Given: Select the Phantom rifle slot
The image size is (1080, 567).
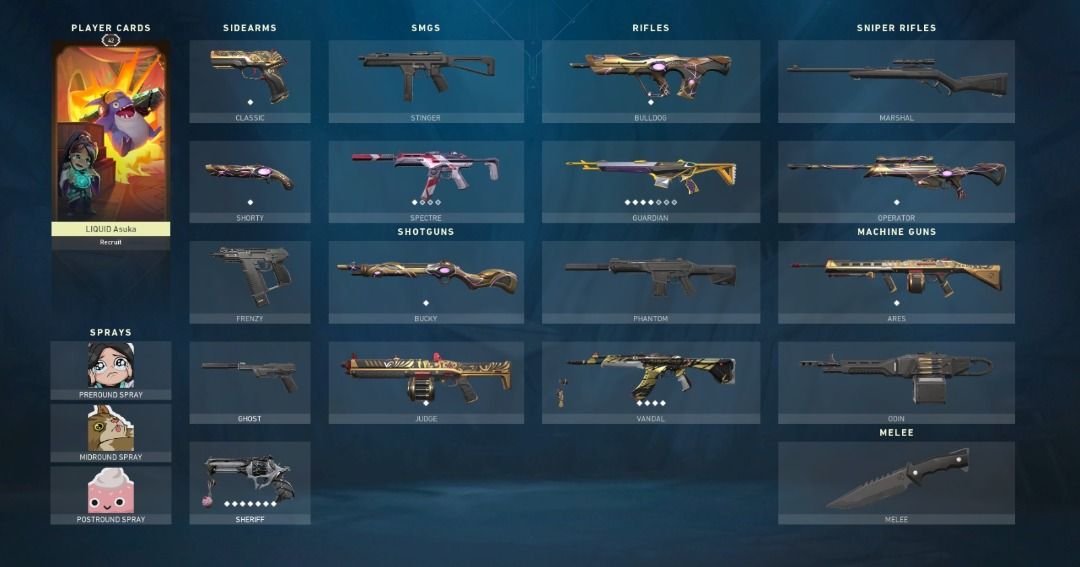Looking at the screenshot, I should (651, 281).
